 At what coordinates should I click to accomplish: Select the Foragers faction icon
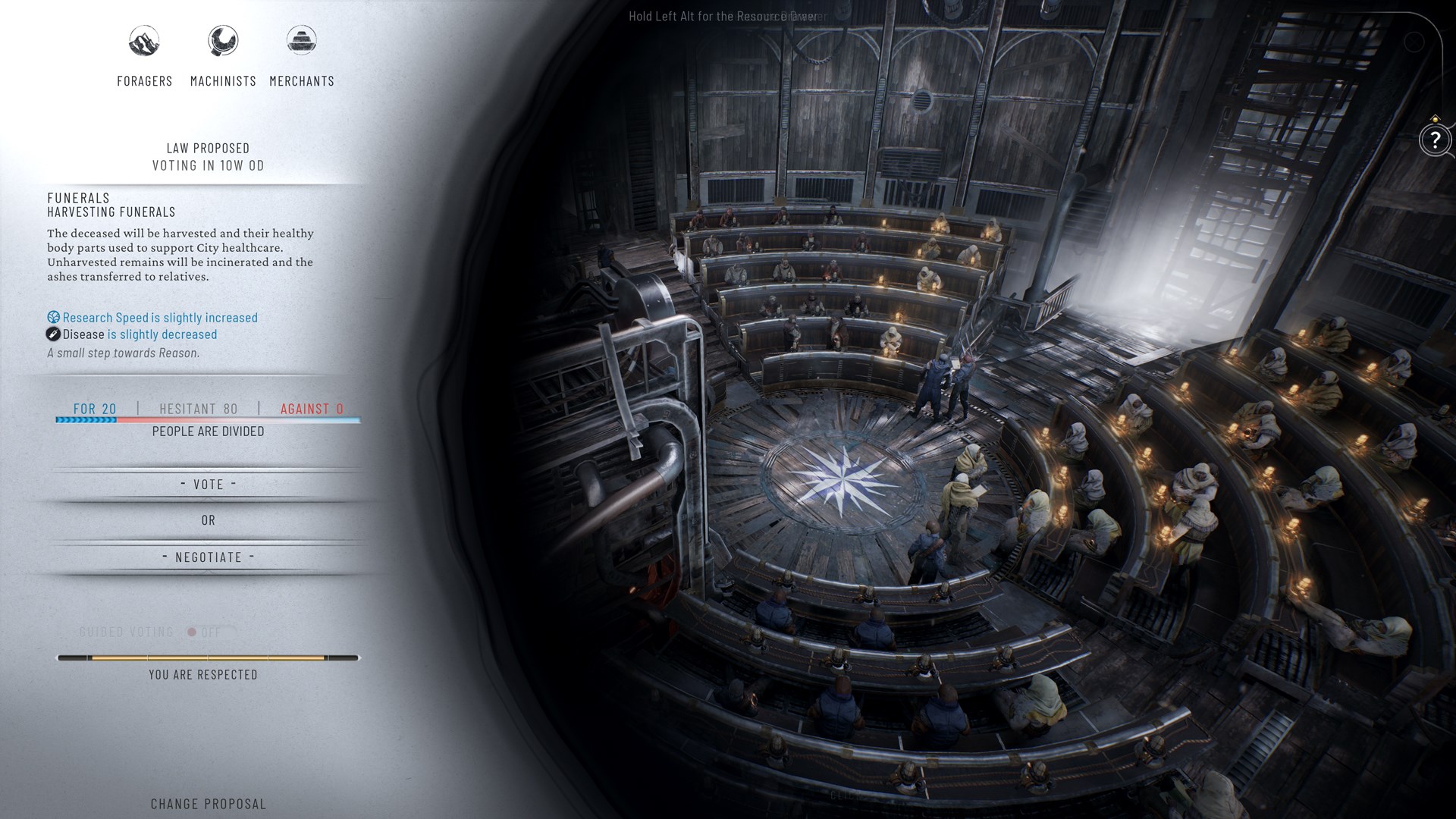(145, 42)
